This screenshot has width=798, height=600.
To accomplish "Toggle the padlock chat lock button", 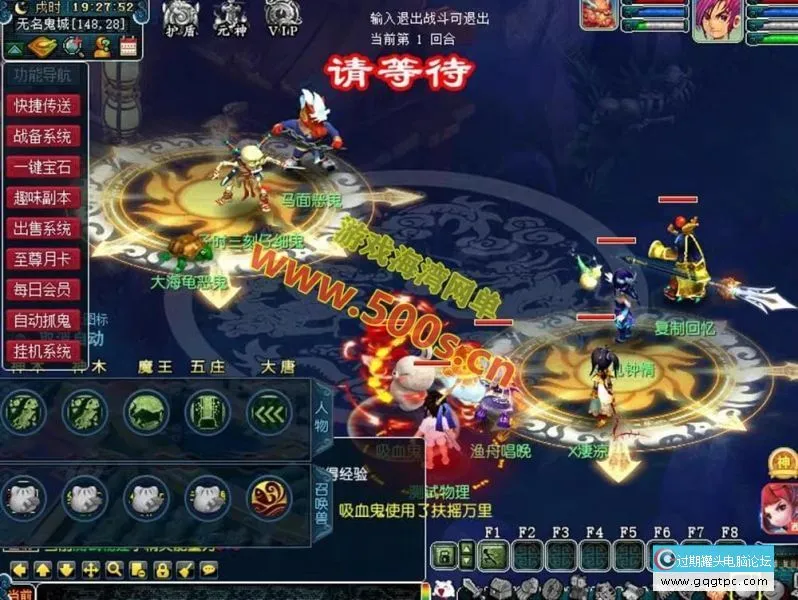I will (x=160, y=570).
